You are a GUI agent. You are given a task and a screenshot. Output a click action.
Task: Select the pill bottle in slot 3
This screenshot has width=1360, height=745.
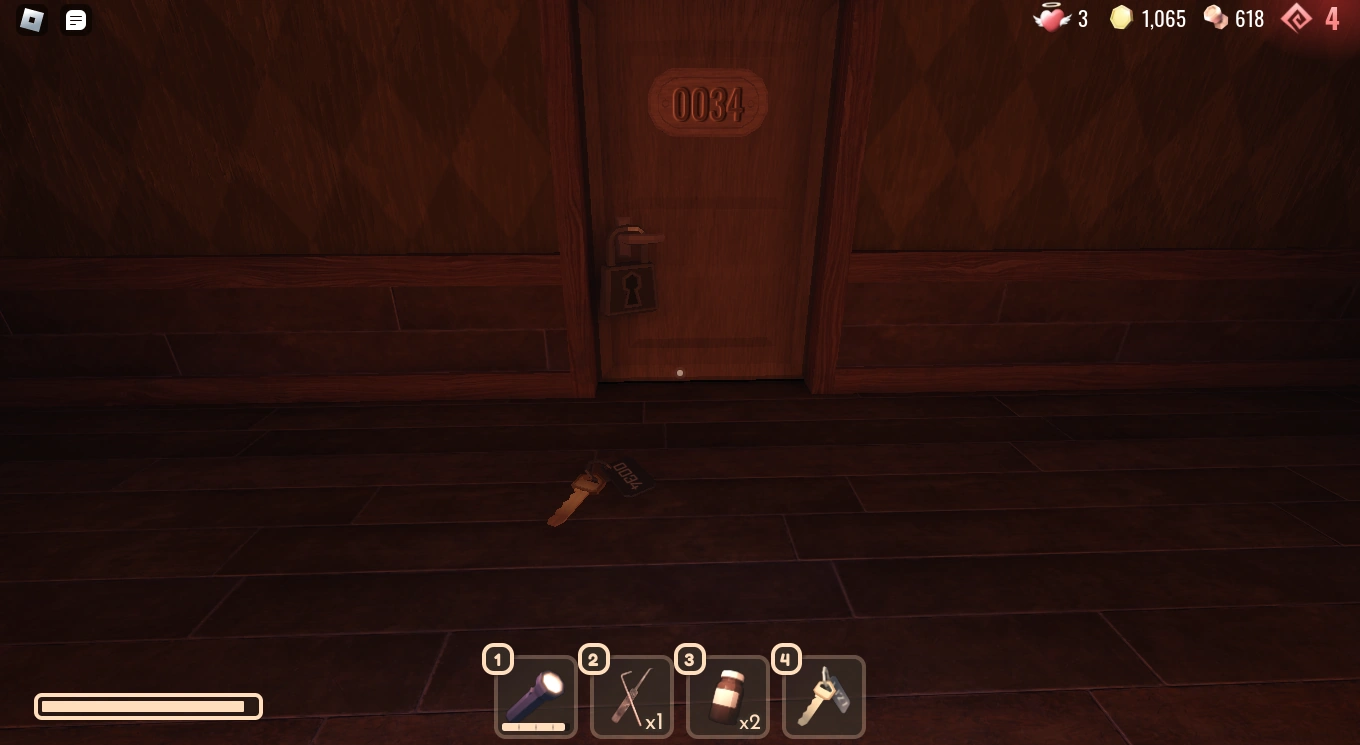tap(727, 695)
